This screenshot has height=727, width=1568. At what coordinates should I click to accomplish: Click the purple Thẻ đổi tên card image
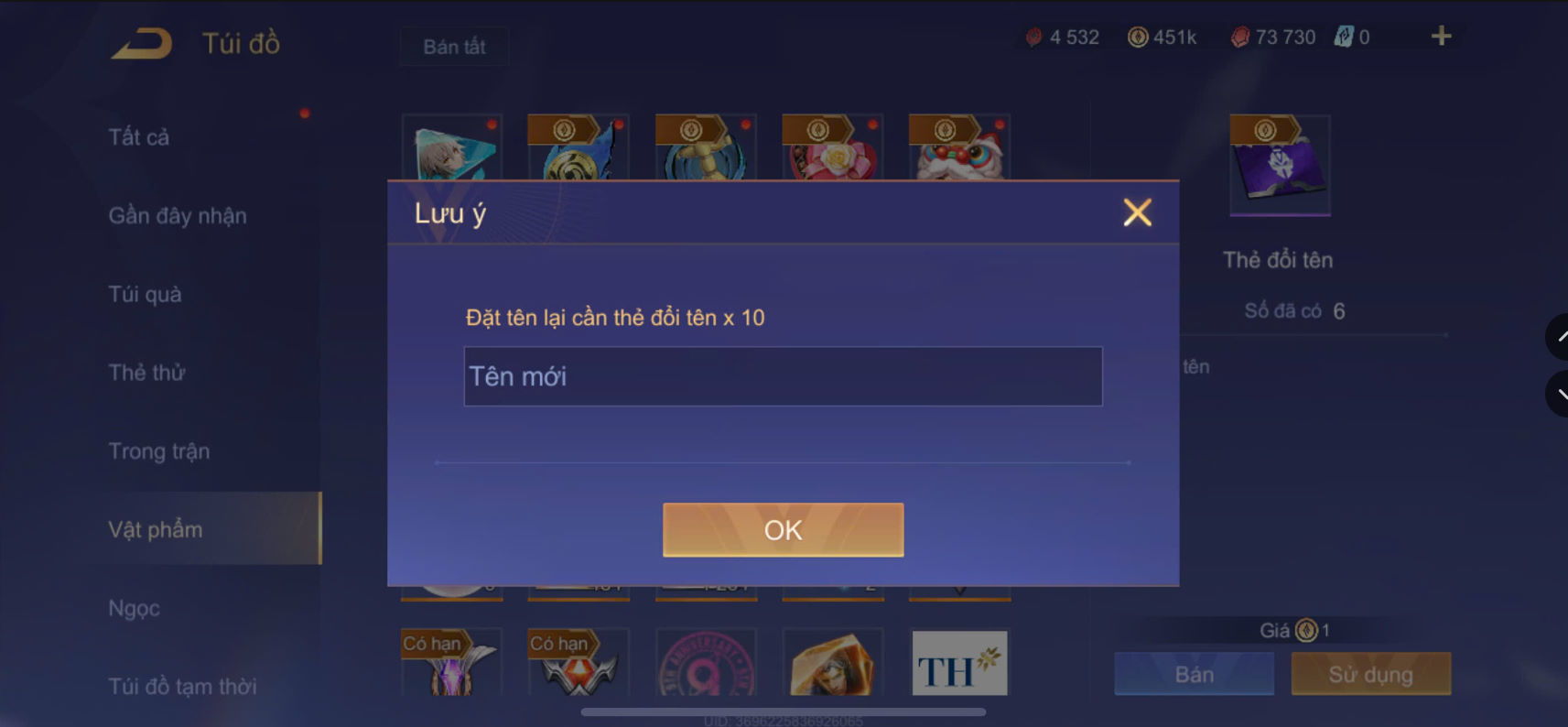tap(1279, 165)
